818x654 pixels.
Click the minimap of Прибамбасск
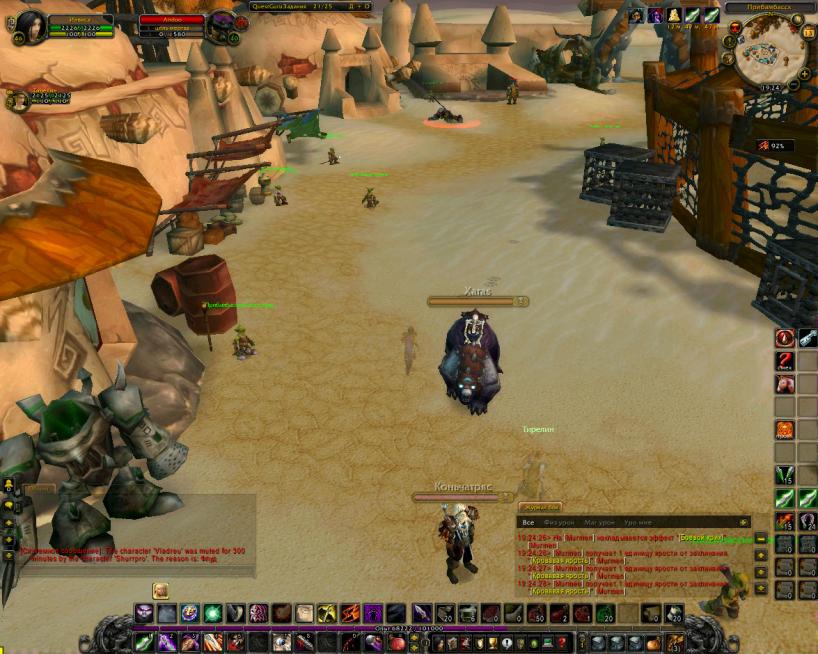click(x=770, y=50)
